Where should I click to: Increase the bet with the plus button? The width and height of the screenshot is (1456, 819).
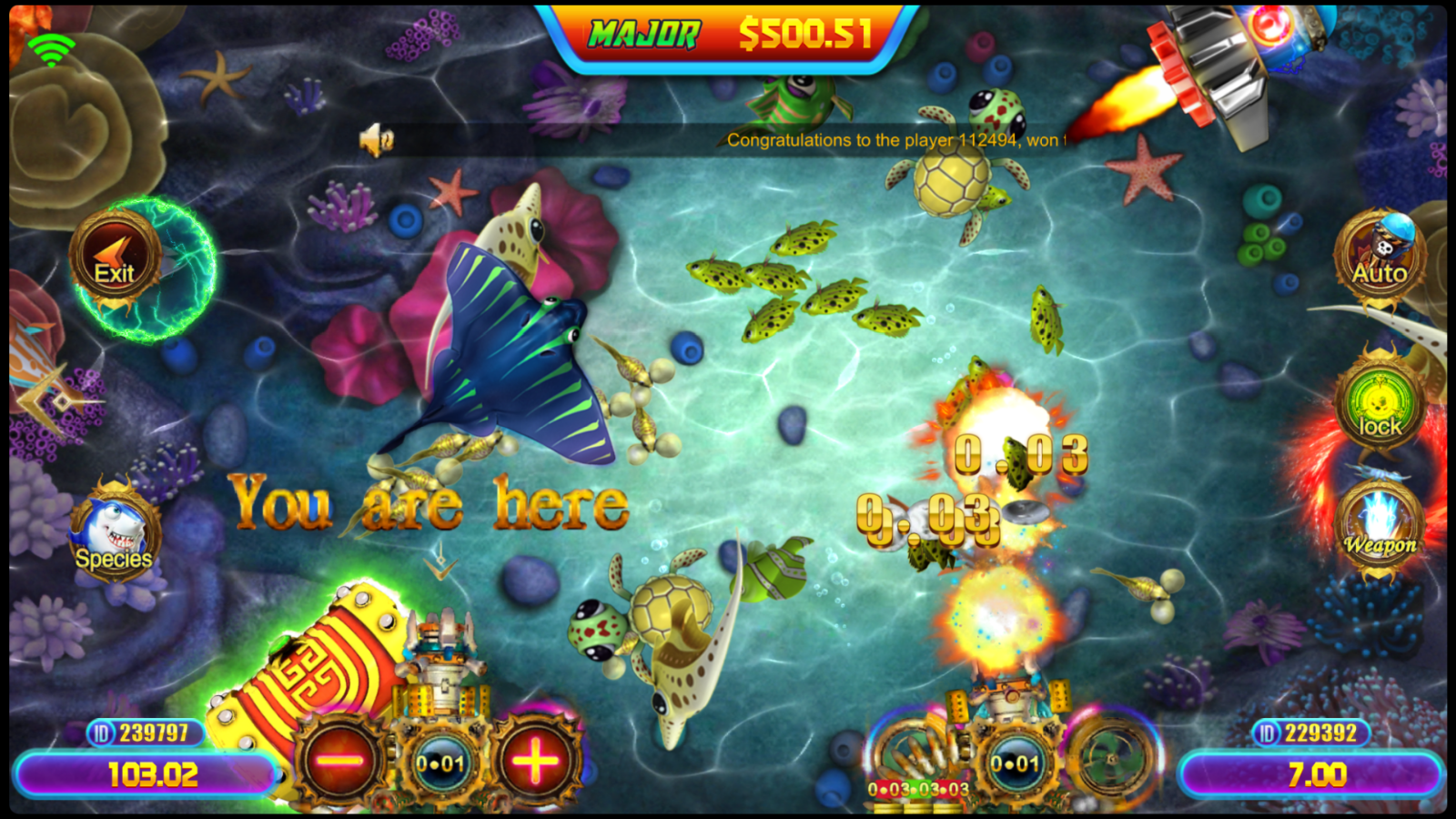coord(535,761)
